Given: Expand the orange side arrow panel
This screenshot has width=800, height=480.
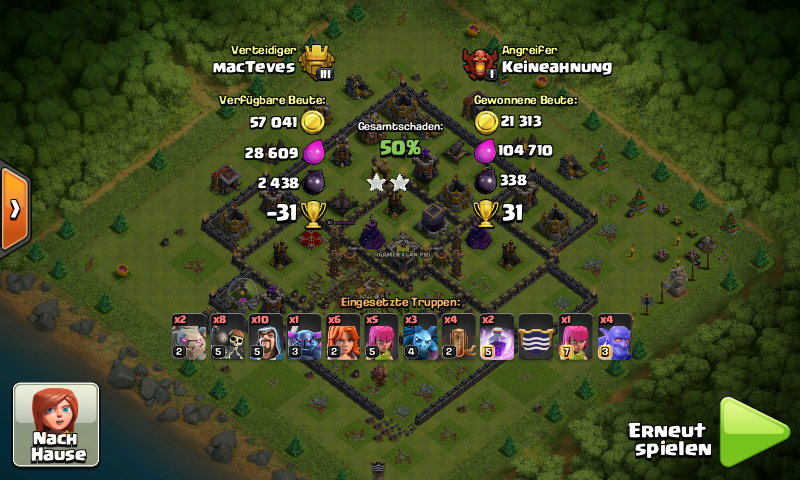Looking at the screenshot, I should [x=14, y=209].
